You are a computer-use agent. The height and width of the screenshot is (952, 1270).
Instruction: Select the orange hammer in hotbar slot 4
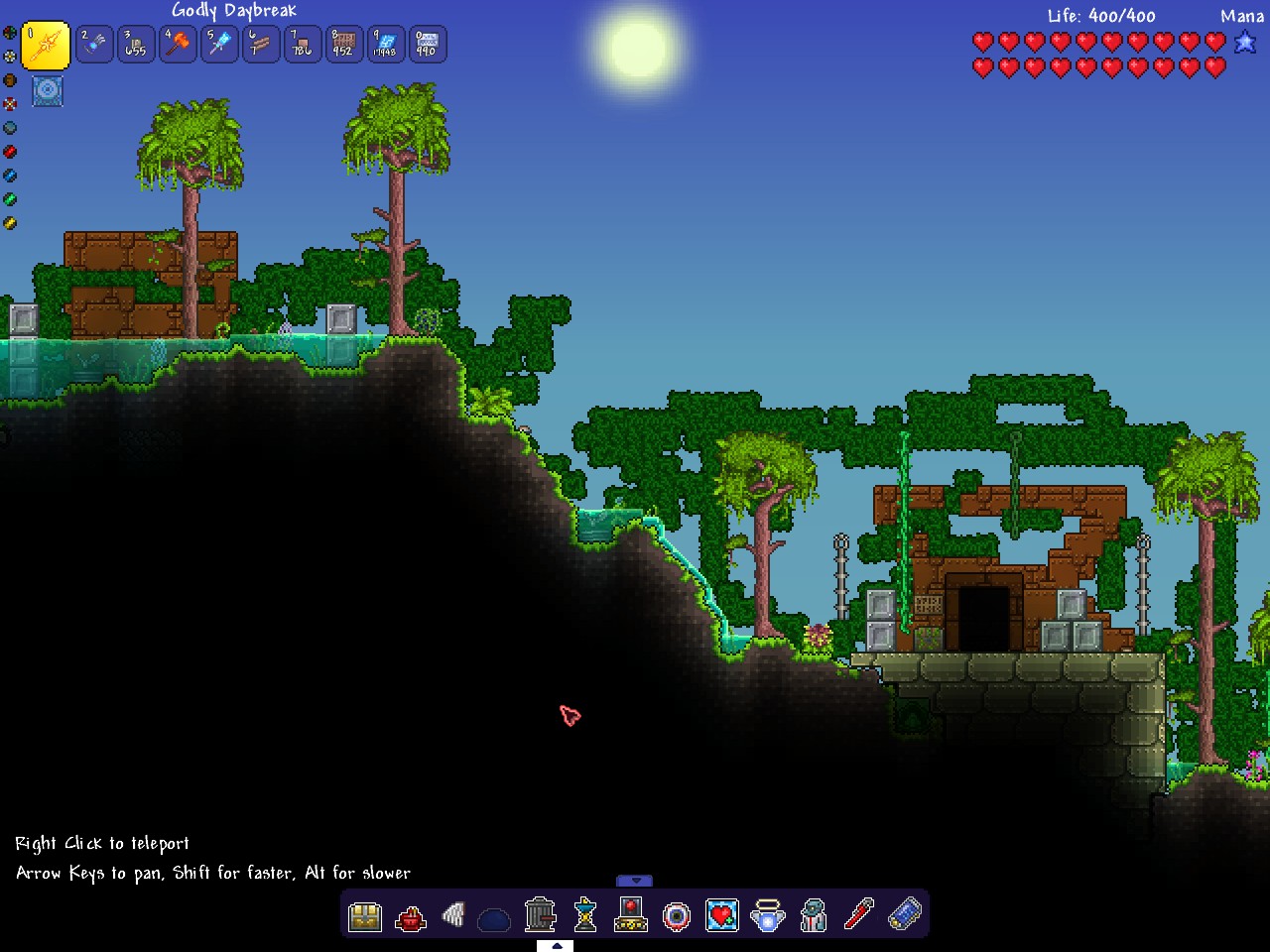click(x=178, y=45)
